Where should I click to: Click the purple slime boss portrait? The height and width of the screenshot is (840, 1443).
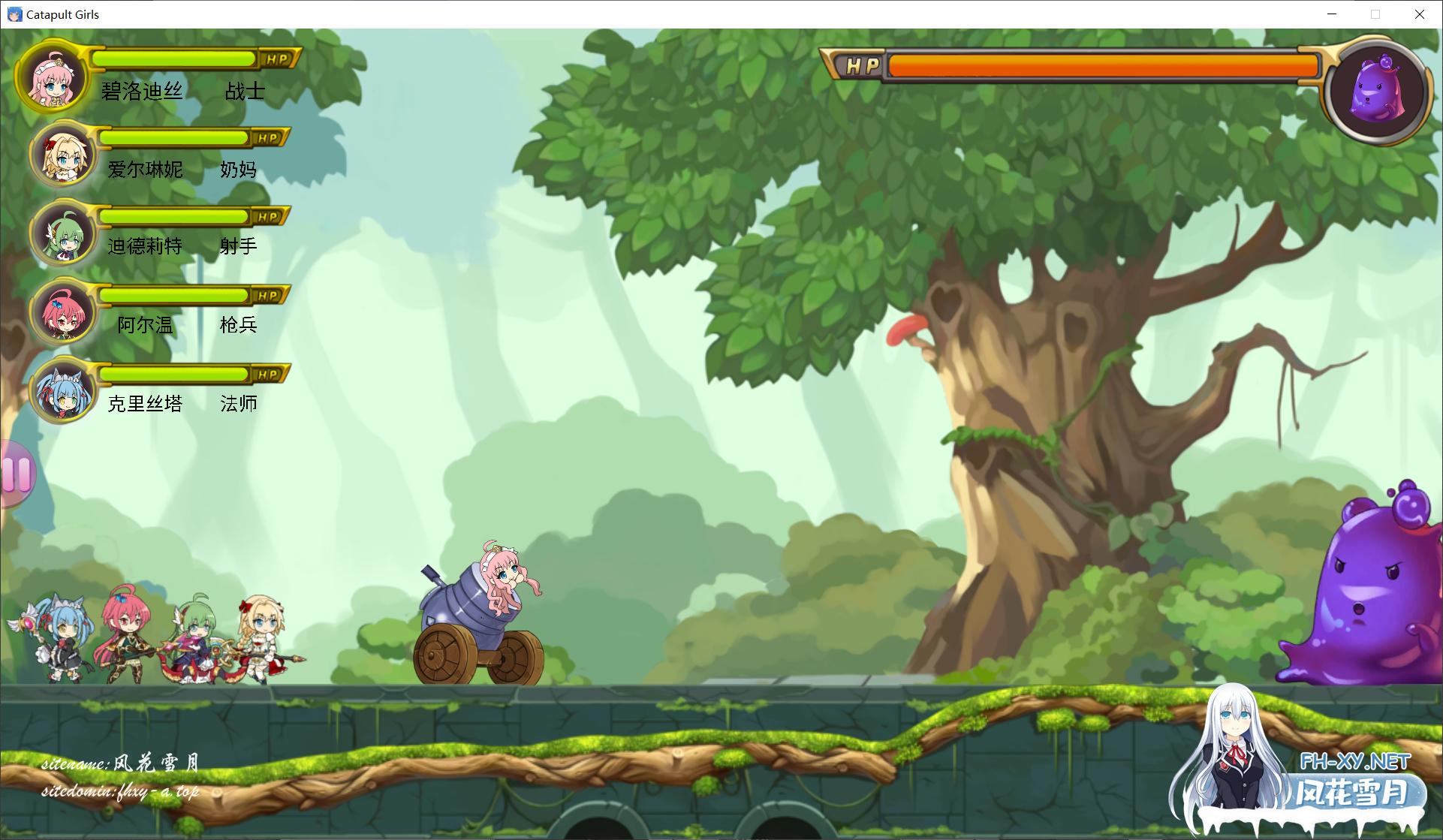tap(1377, 90)
